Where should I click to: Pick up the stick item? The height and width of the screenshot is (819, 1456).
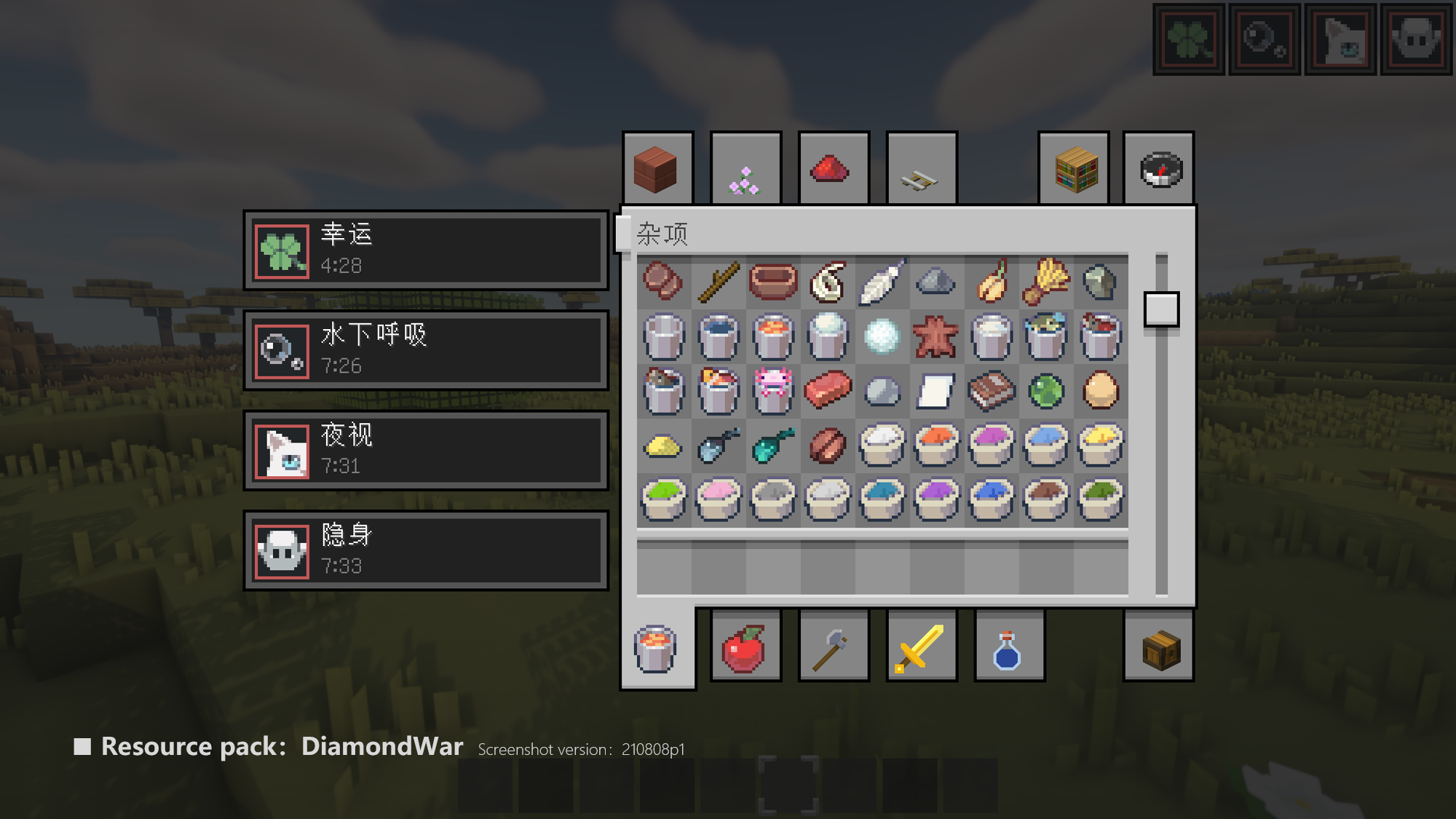(719, 282)
